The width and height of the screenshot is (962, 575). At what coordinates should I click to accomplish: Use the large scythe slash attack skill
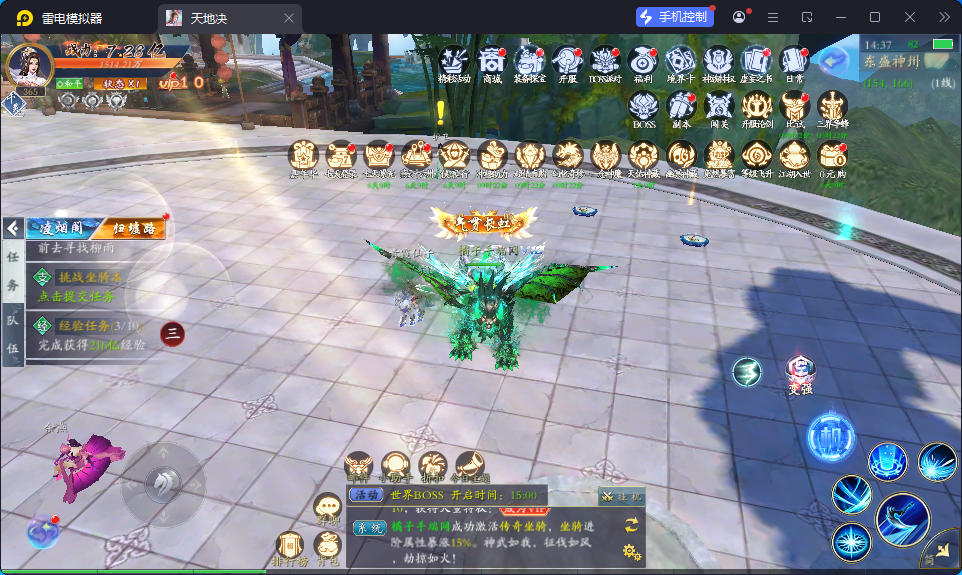point(901,519)
